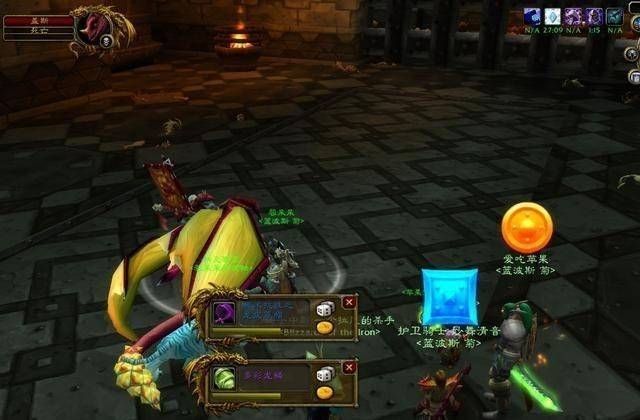640x420 pixels.
Task: Roll need dice on the purple loot item
Action: (x=325, y=310)
